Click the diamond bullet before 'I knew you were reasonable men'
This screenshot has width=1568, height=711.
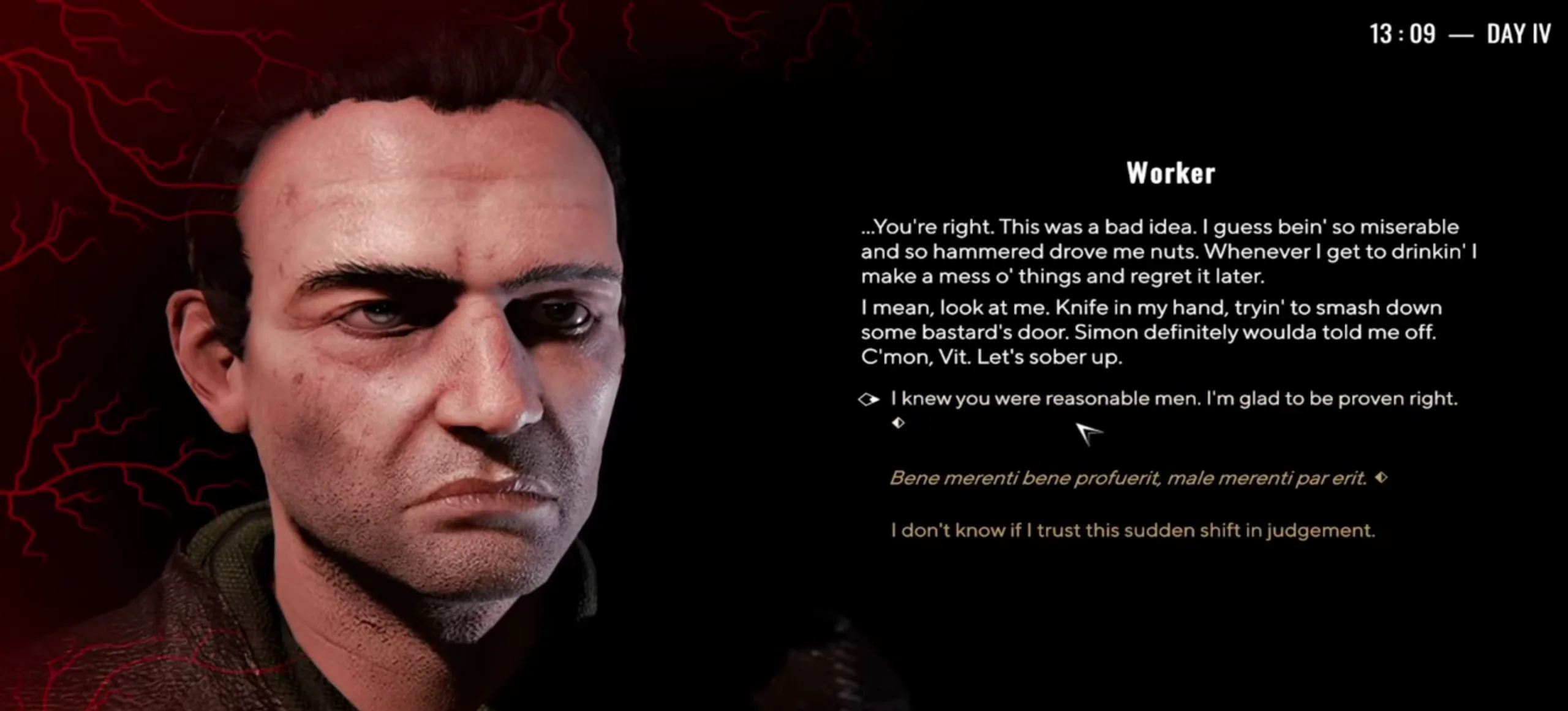pyautogui.click(x=869, y=399)
